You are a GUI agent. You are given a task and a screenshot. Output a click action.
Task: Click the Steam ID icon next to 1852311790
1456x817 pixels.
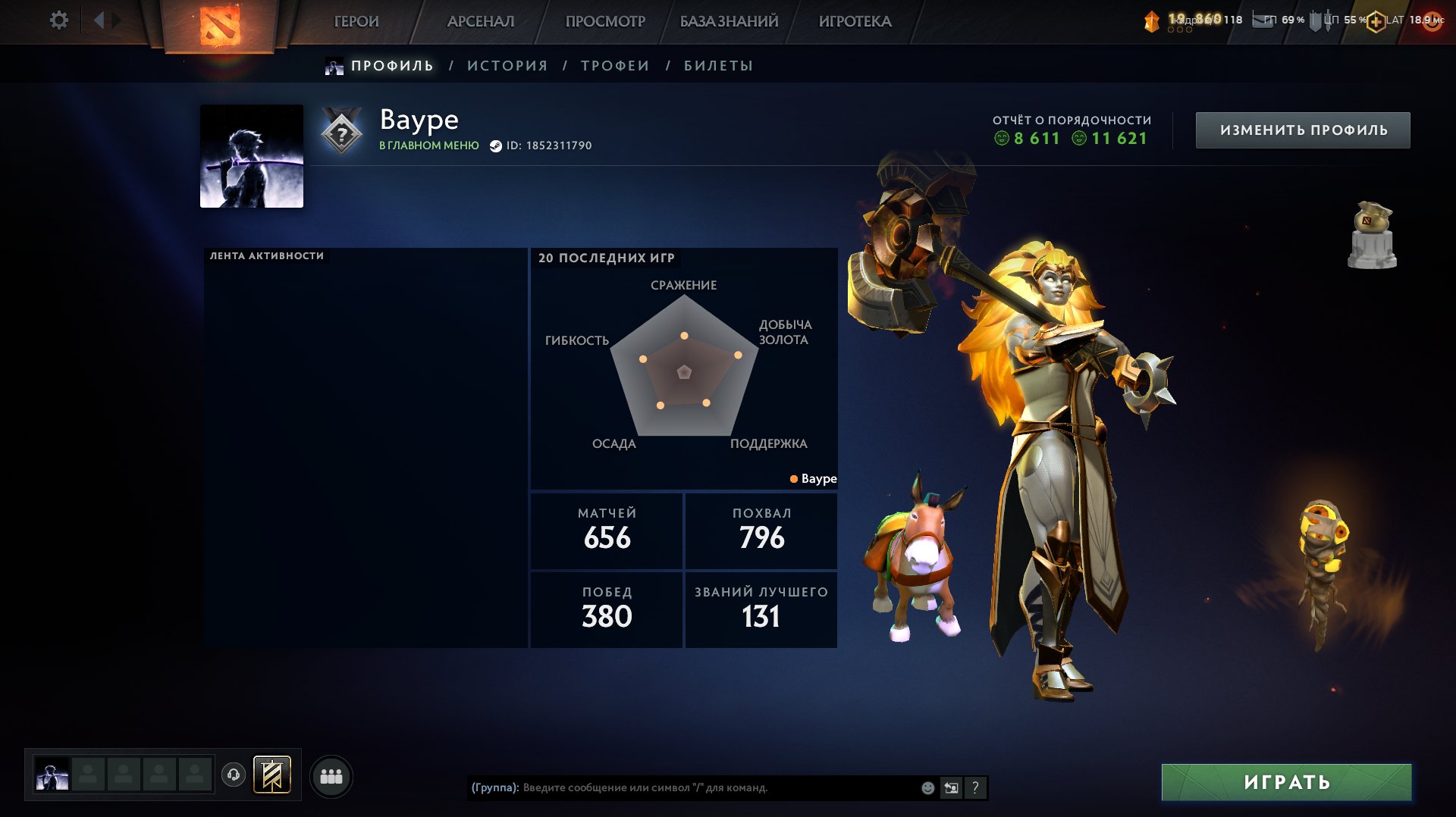pyautogui.click(x=494, y=146)
